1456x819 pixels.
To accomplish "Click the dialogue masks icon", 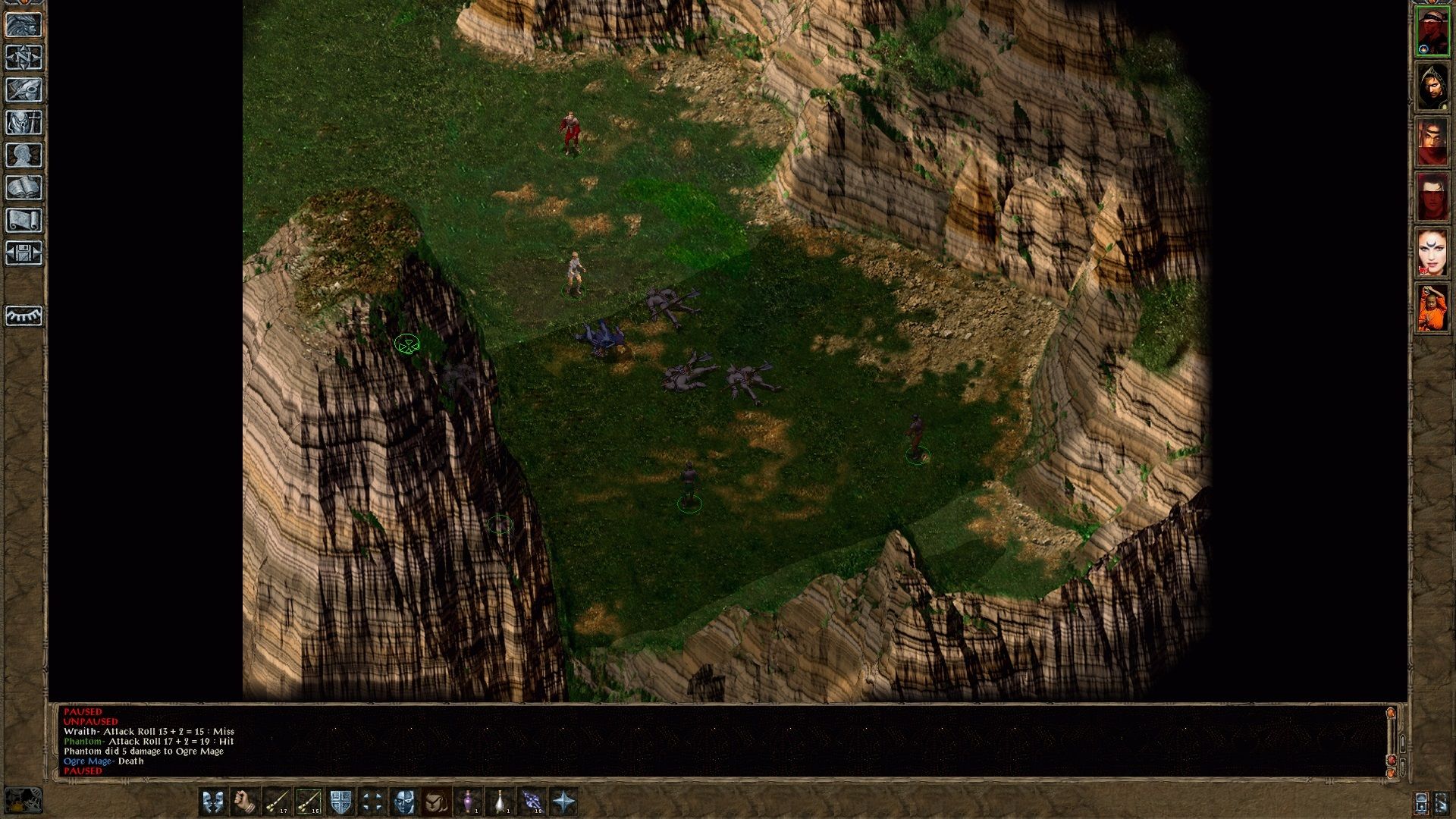I will click(212, 800).
